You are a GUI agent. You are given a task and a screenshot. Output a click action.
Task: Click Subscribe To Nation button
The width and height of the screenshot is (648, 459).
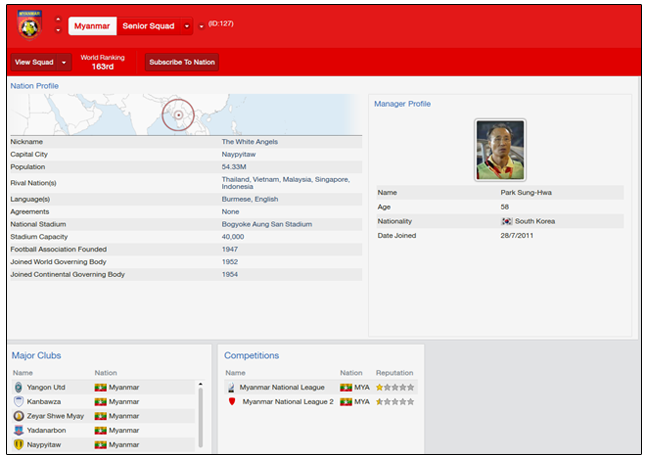[182, 62]
